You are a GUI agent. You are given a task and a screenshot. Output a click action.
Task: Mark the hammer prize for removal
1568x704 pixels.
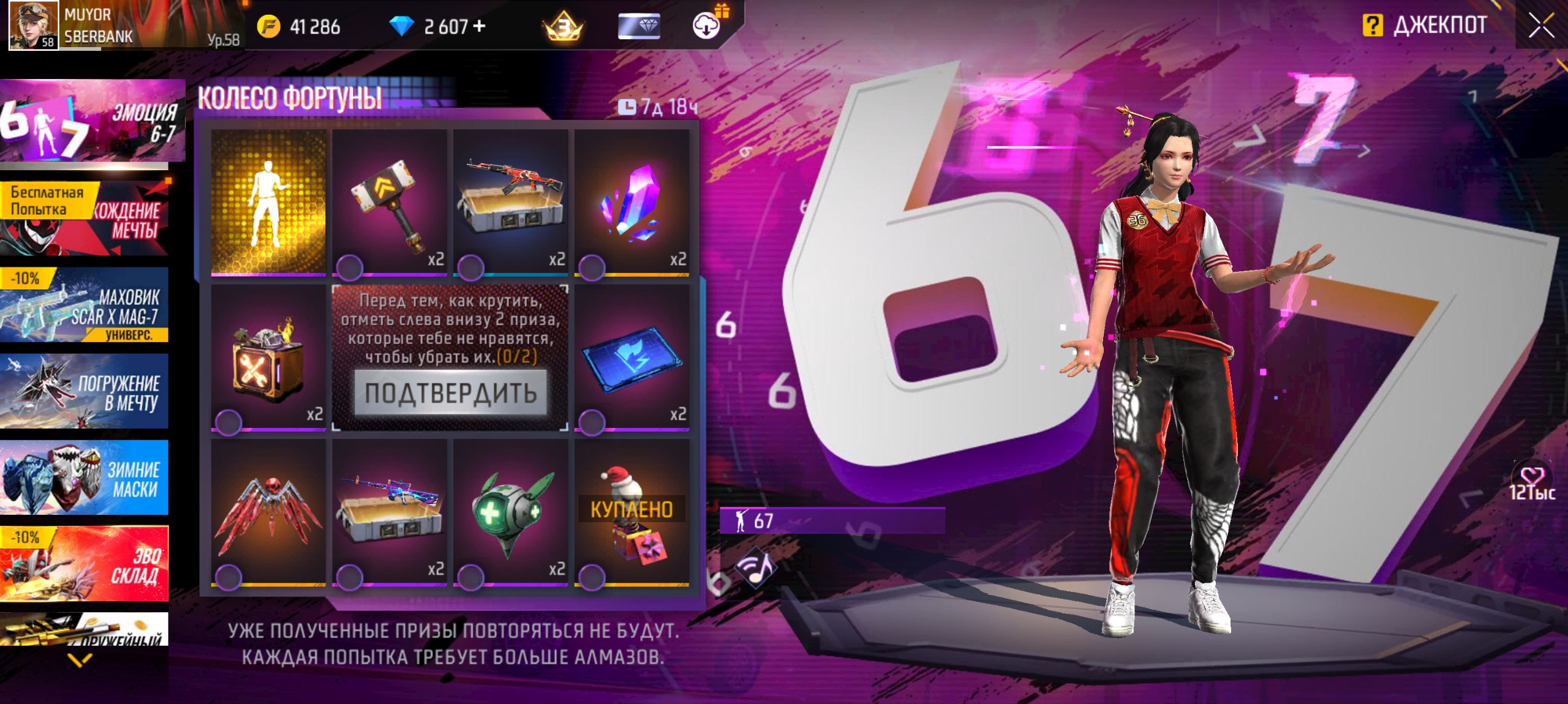pyautogui.click(x=350, y=267)
